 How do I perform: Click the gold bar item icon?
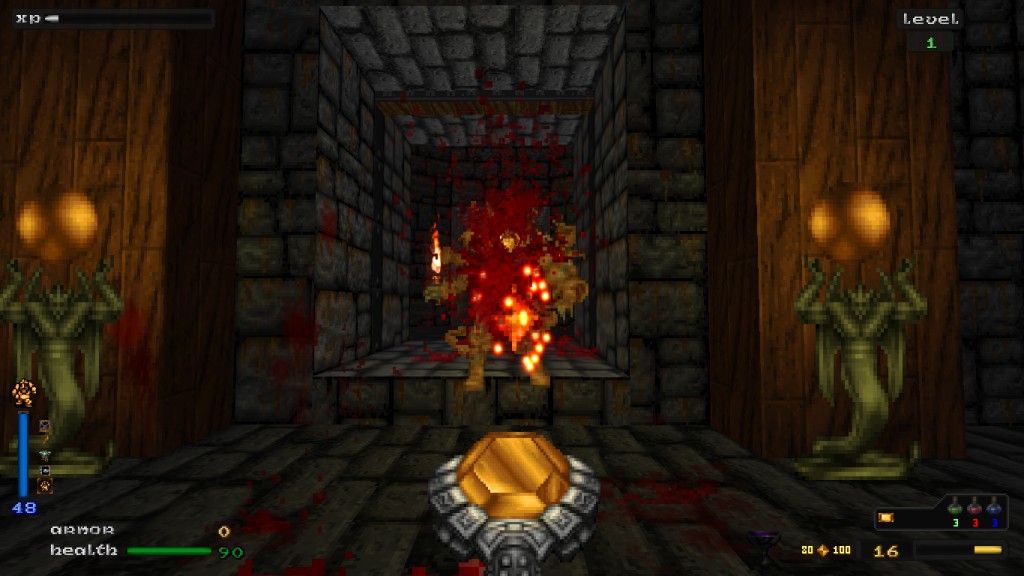click(886, 517)
